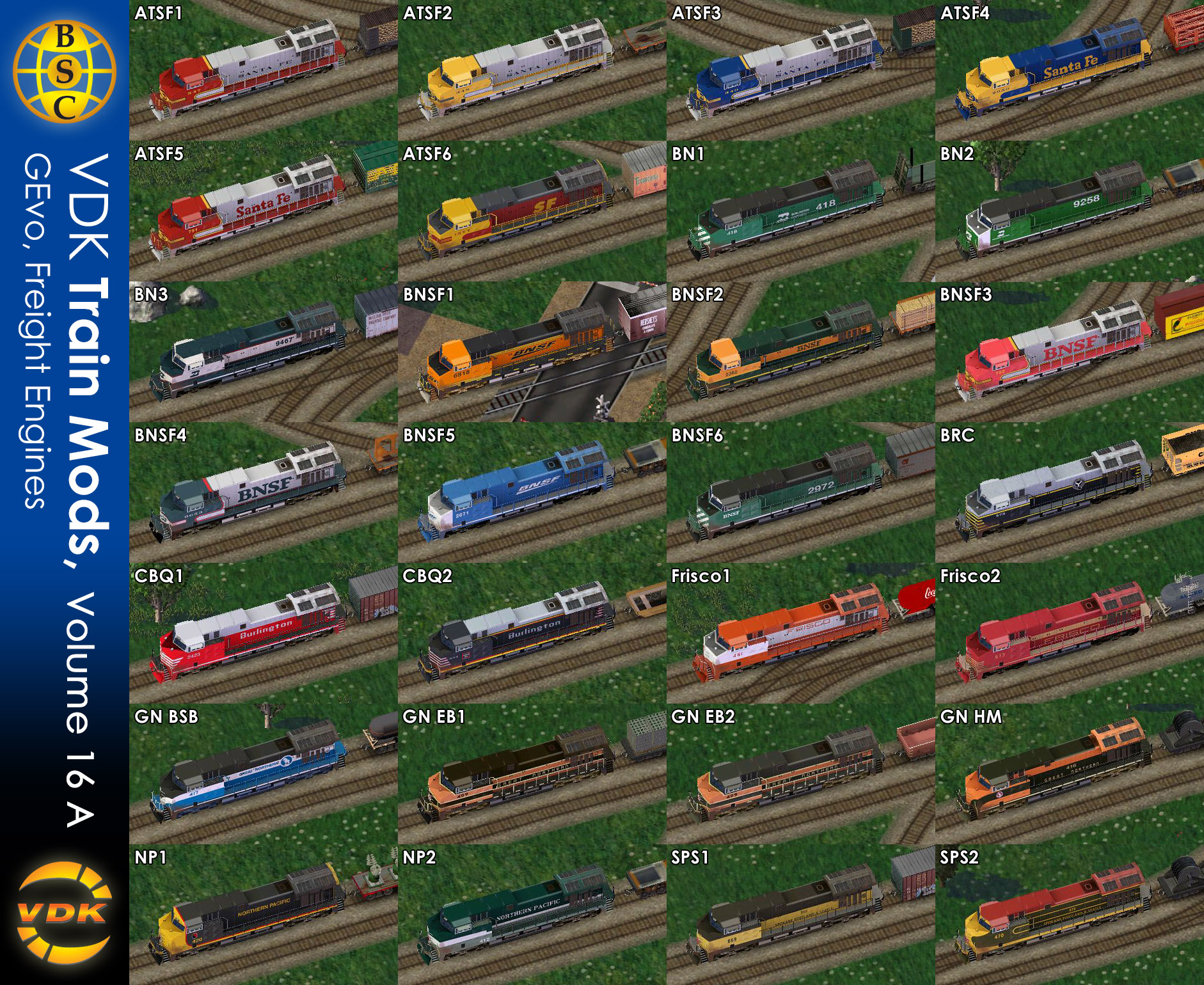Screen dimensions: 1204x985
Task: Select the BN3 engine thumbnail
Action: (x=263, y=352)
